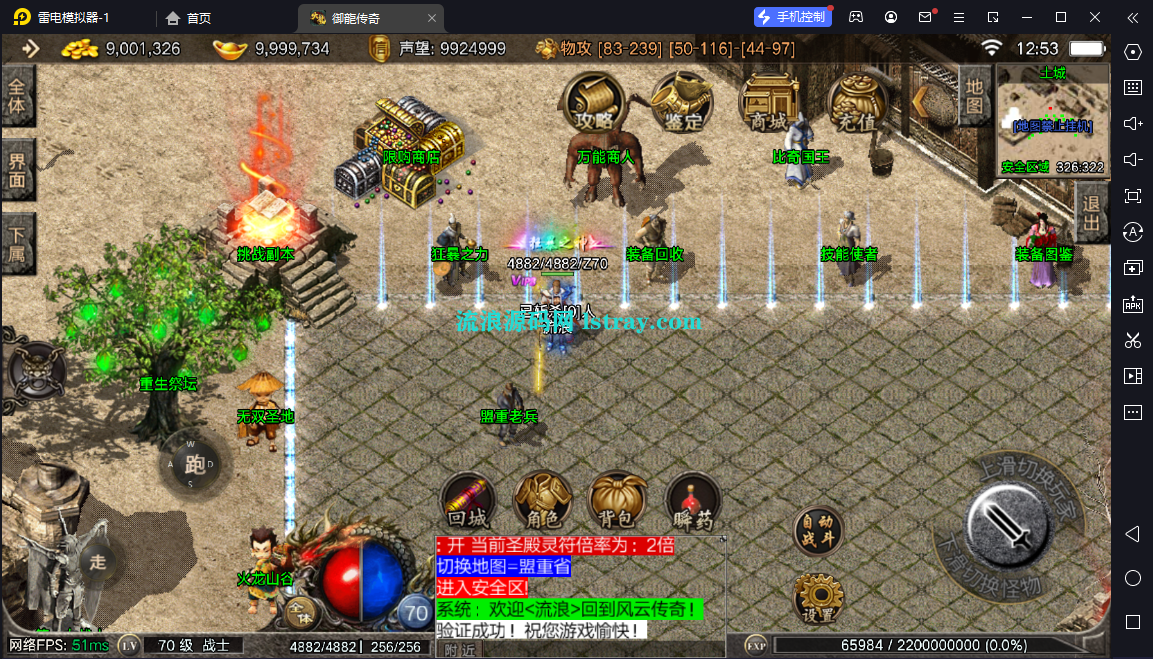This screenshot has height=659, width=1153.
Task: Open the 攻略 strategy guide icon
Action: click(594, 102)
